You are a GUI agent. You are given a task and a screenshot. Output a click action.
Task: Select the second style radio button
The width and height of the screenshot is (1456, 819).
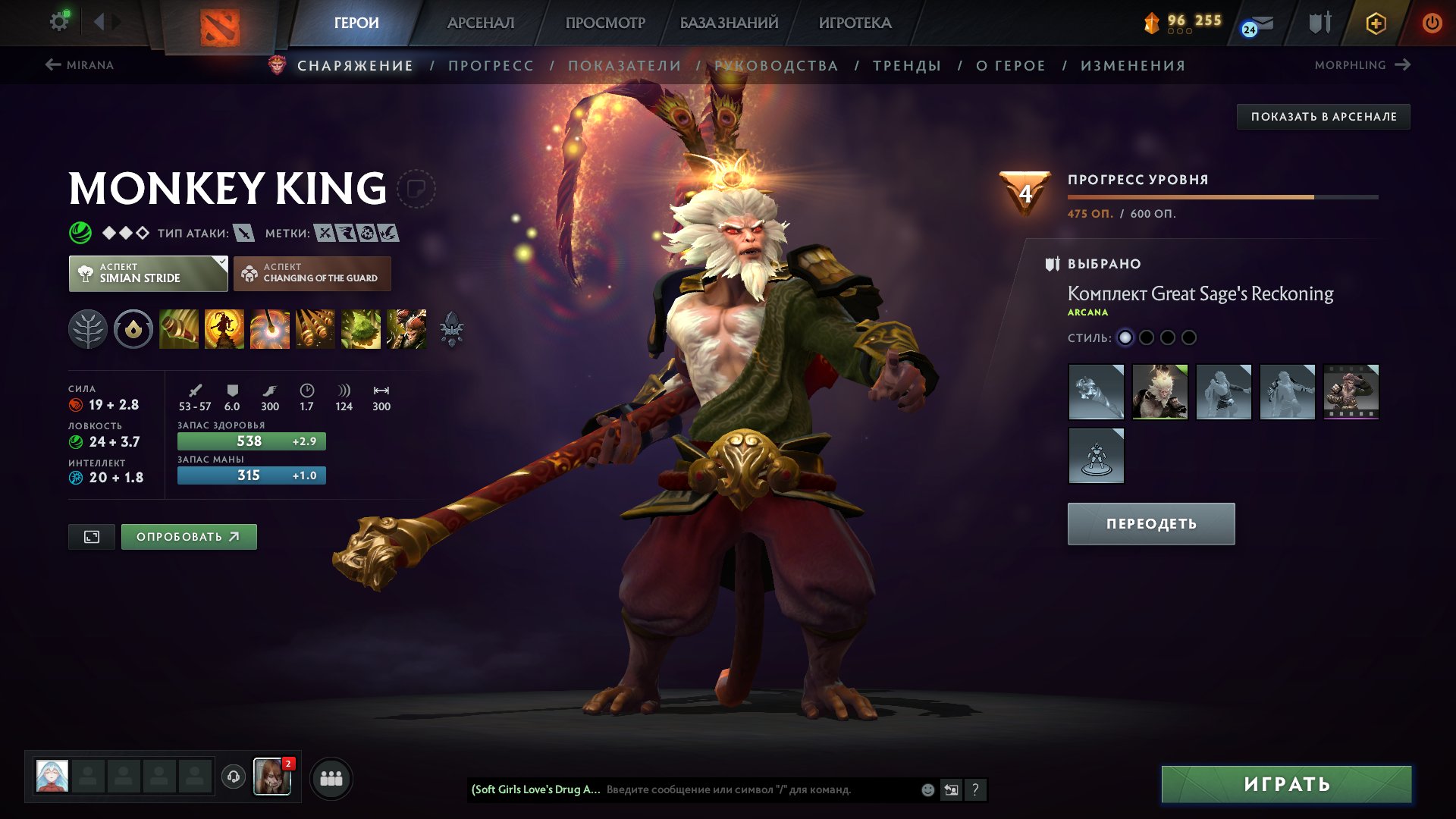click(1147, 338)
